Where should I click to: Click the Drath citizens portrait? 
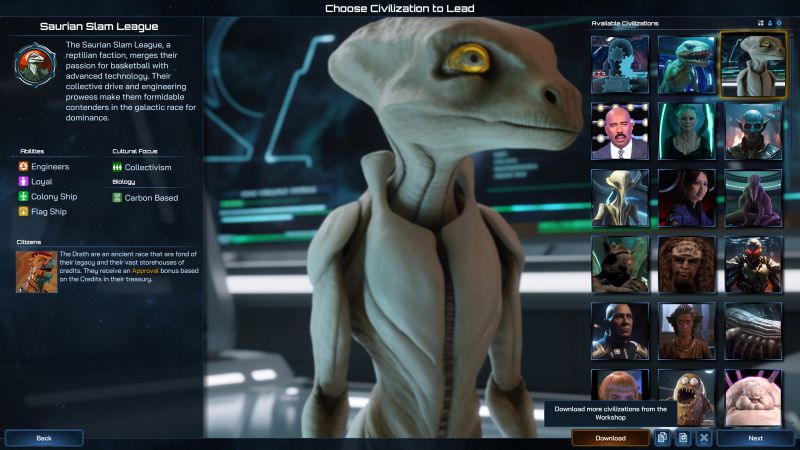coord(37,271)
